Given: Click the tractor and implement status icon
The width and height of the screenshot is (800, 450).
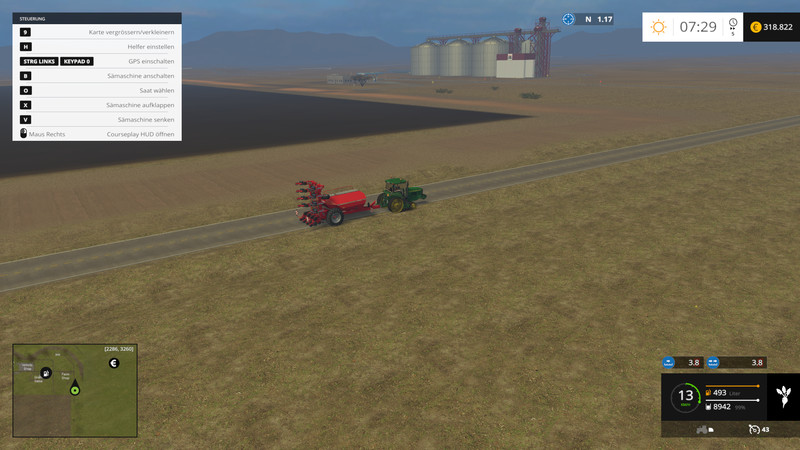Looking at the screenshot, I should point(703,429).
